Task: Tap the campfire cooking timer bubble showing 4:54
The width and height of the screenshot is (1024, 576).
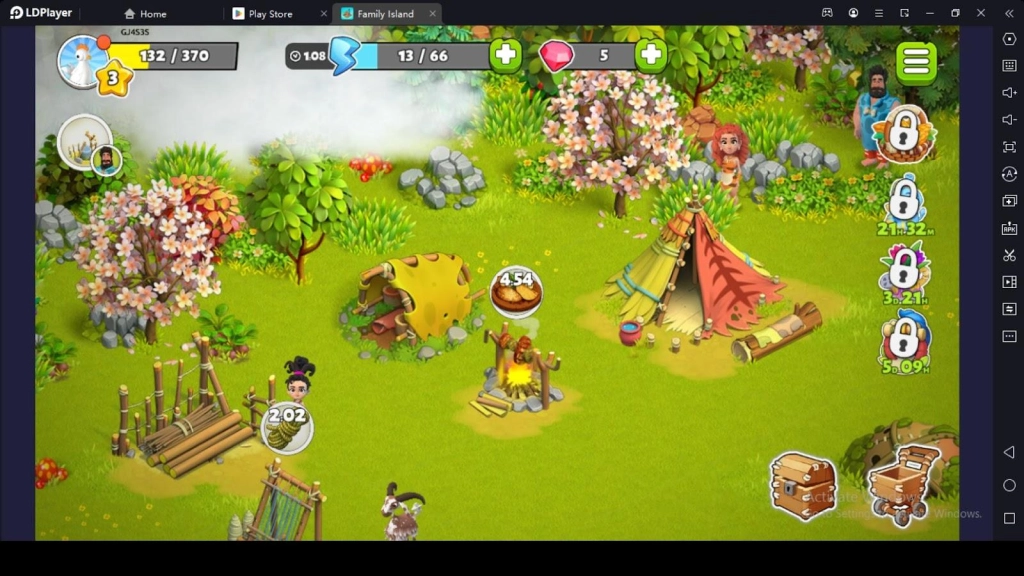Action: tap(517, 293)
